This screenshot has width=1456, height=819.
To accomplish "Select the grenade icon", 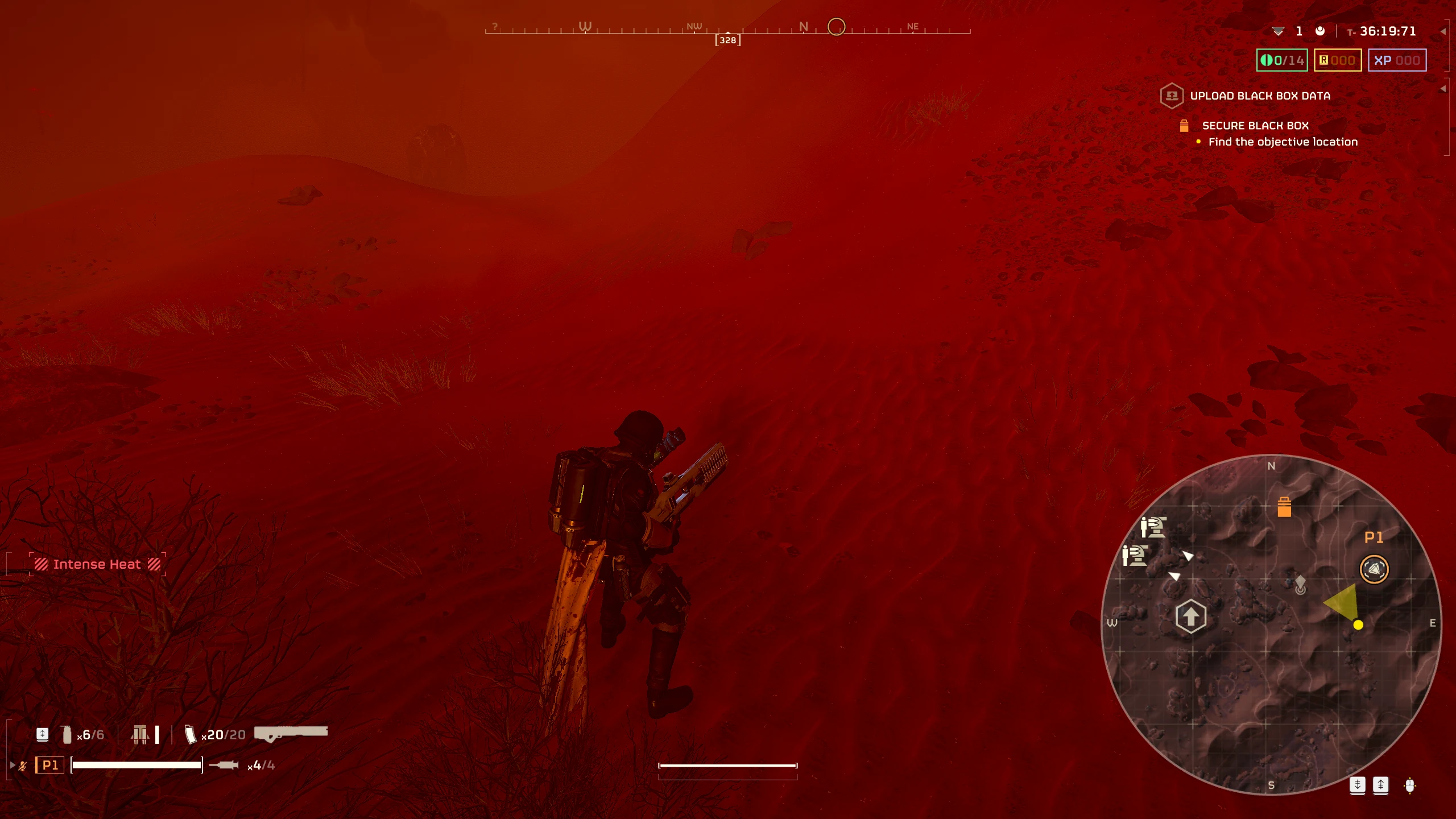I will coord(67,734).
